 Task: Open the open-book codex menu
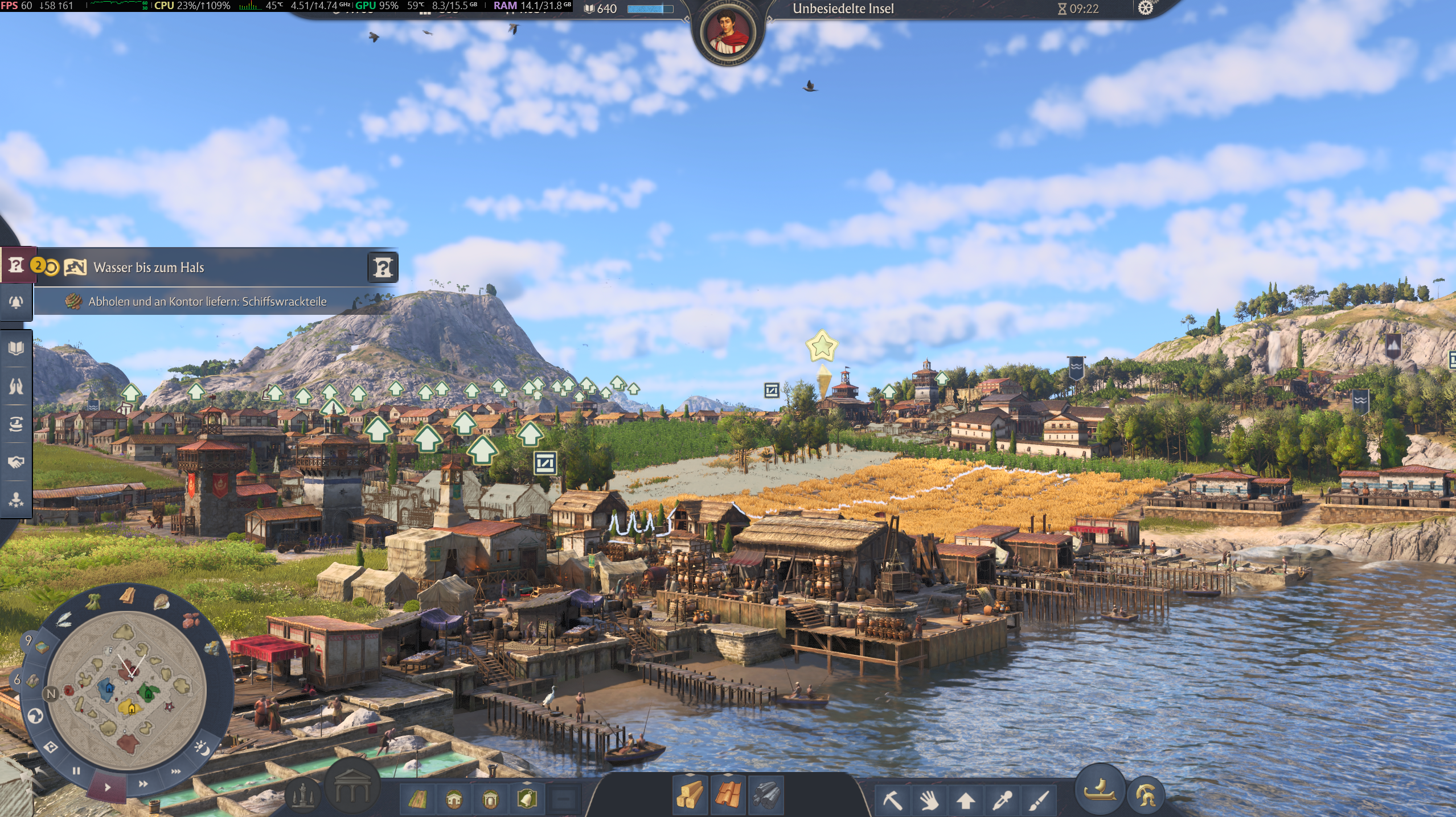pyautogui.click(x=16, y=348)
